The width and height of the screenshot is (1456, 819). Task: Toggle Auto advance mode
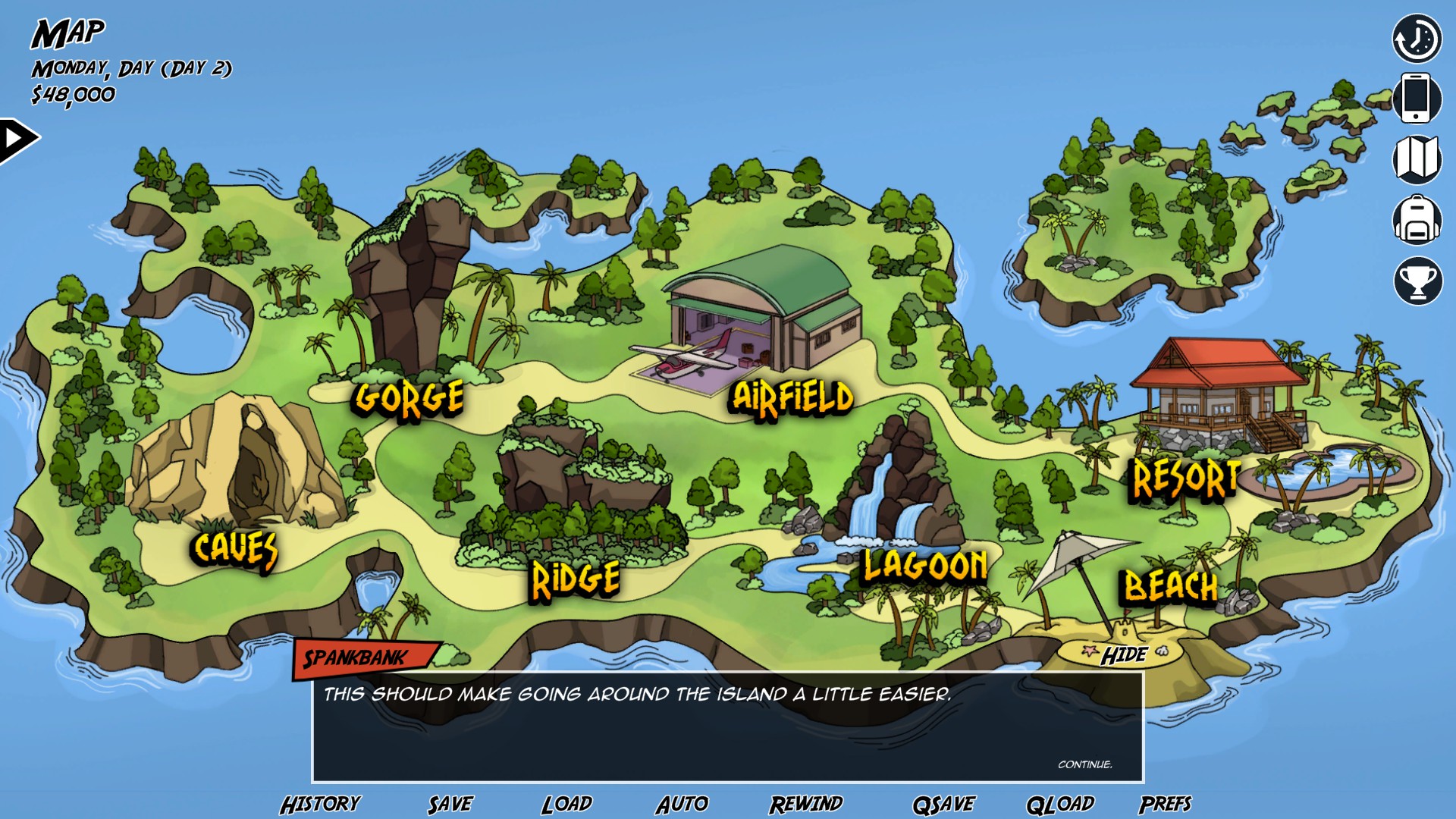[682, 804]
